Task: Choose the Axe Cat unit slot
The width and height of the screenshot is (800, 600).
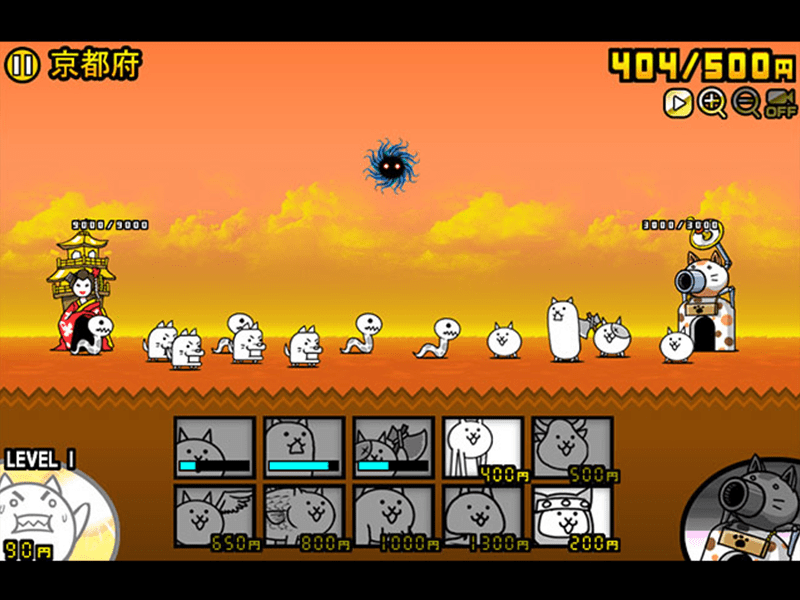Action: click(393, 447)
